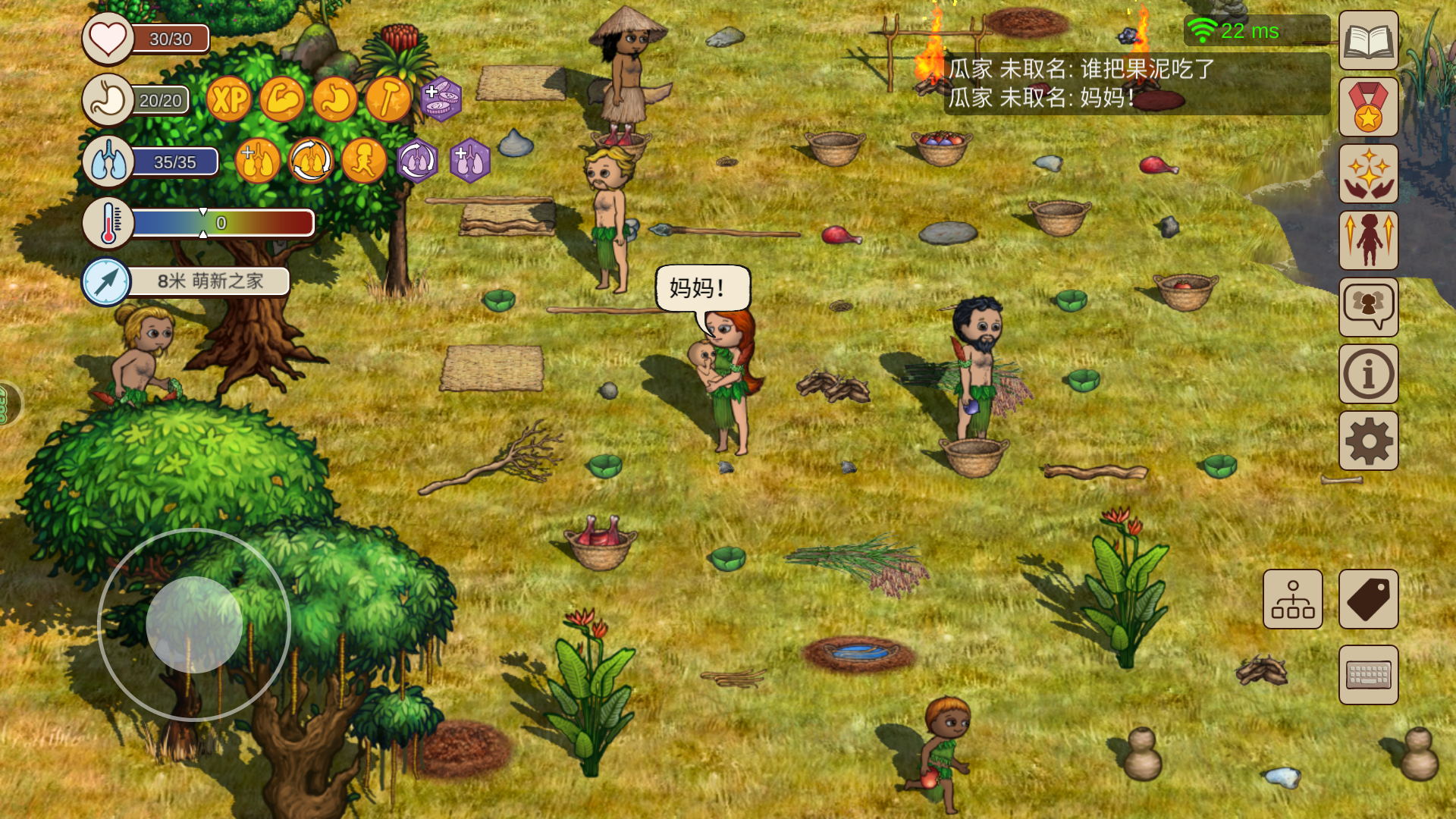Tap the orange lungs plus icon

click(257, 161)
